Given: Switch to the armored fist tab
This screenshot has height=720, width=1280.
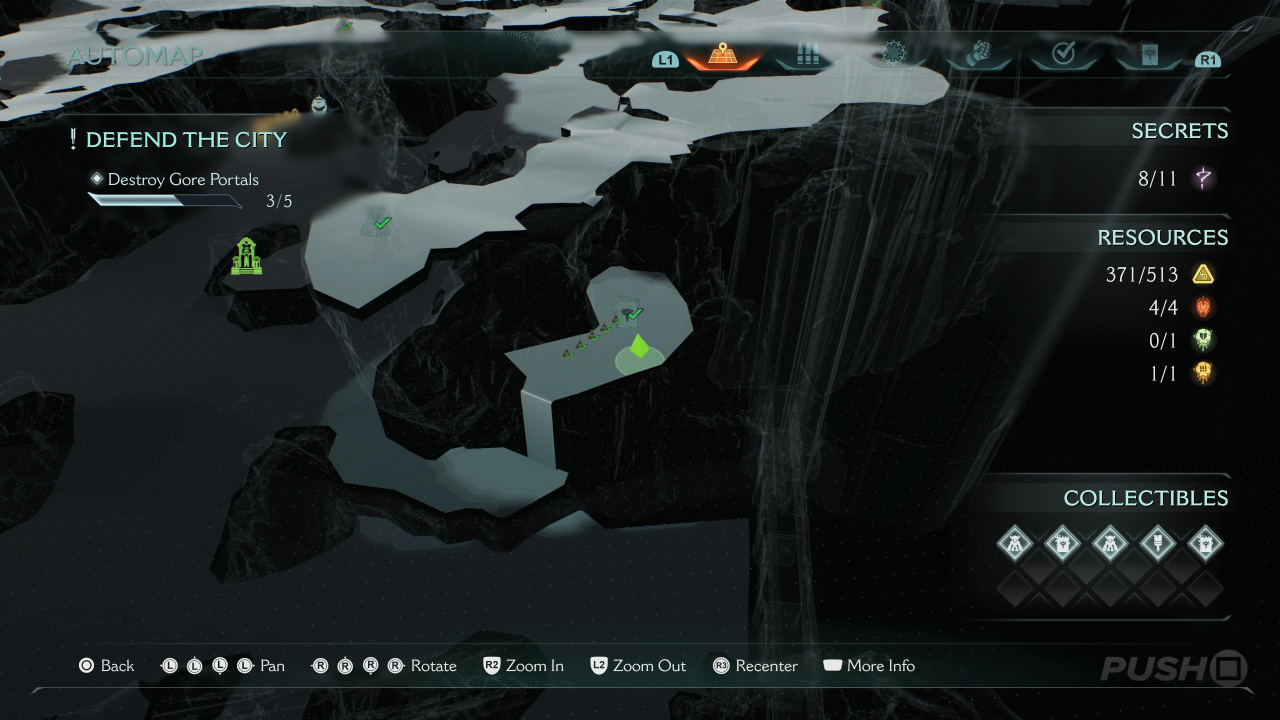Looking at the screenshot, I should click(978, 55).
